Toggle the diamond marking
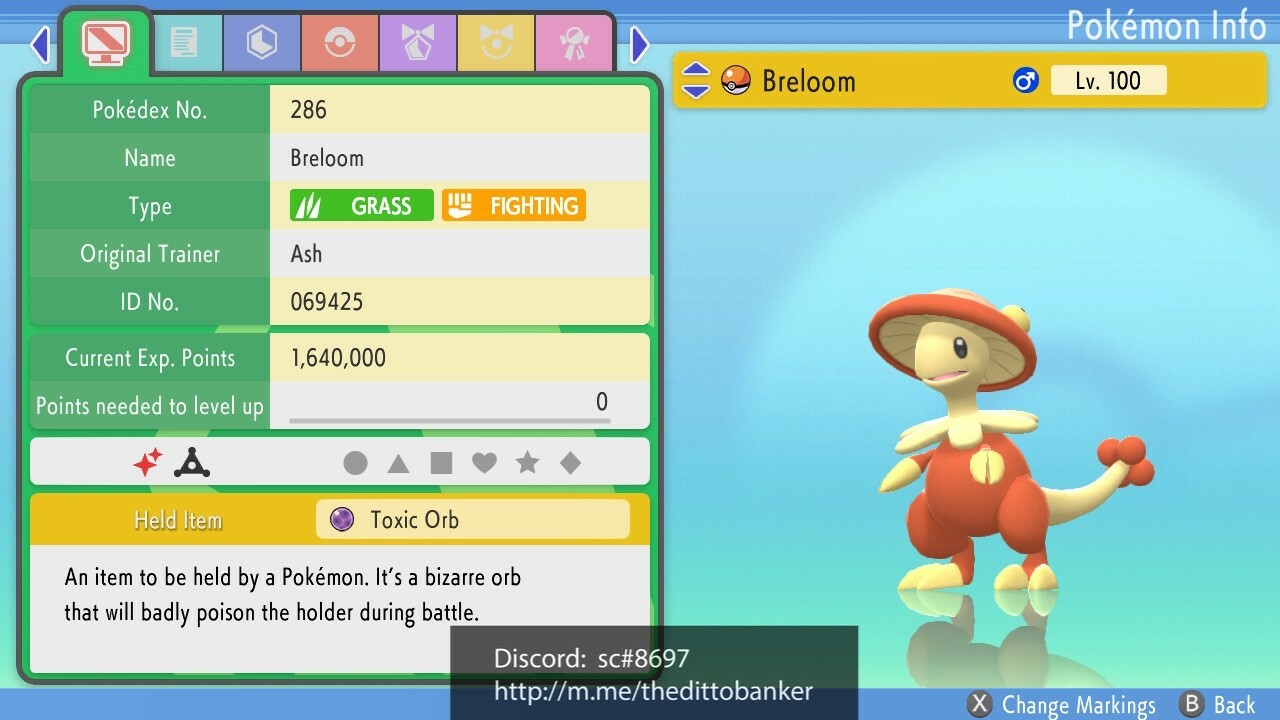 click(570, 463)
